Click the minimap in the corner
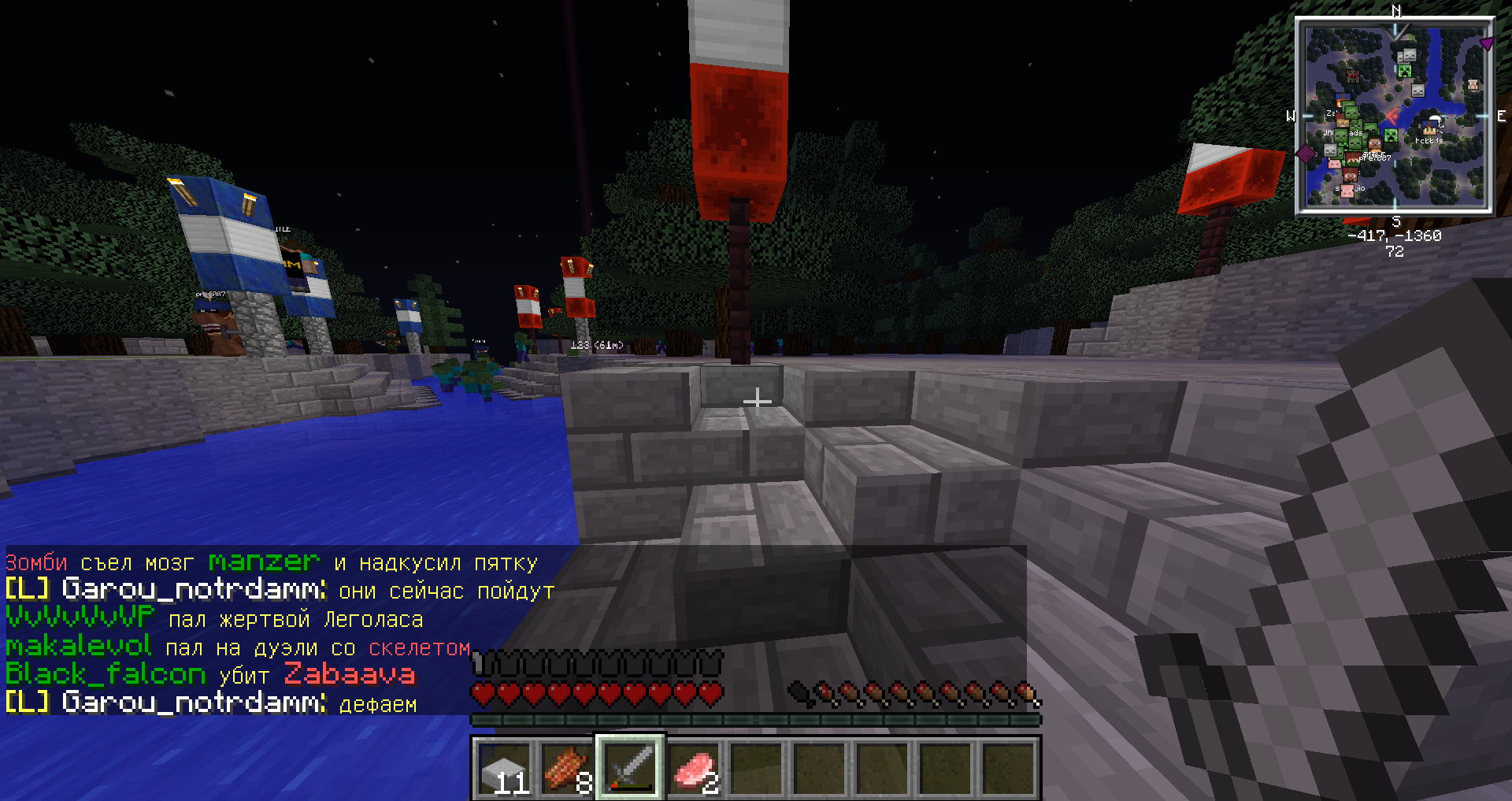The width and height of the screenshot is (1512, 801). coord(1395,117)
